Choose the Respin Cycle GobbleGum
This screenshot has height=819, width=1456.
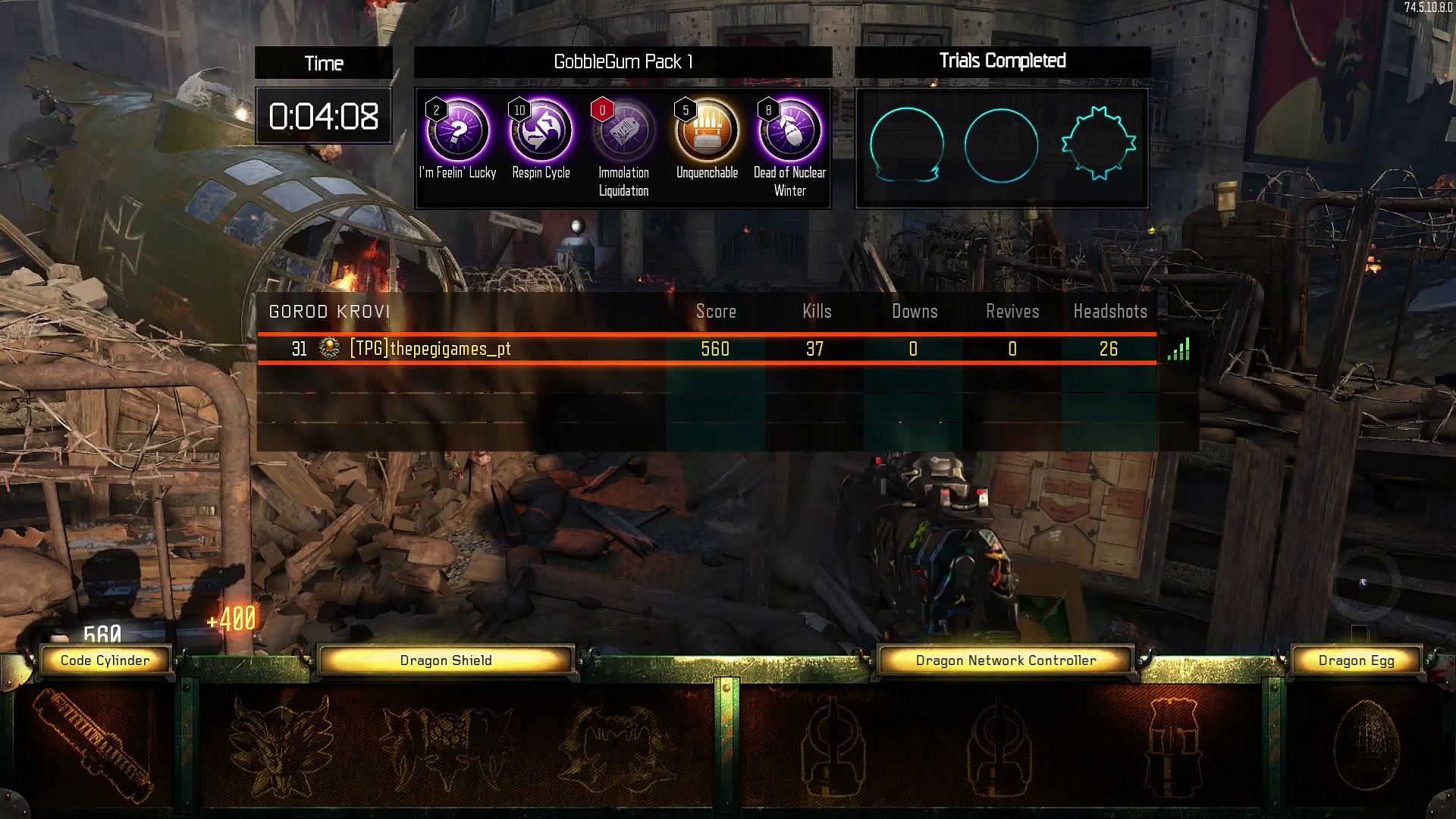point(541,131)
